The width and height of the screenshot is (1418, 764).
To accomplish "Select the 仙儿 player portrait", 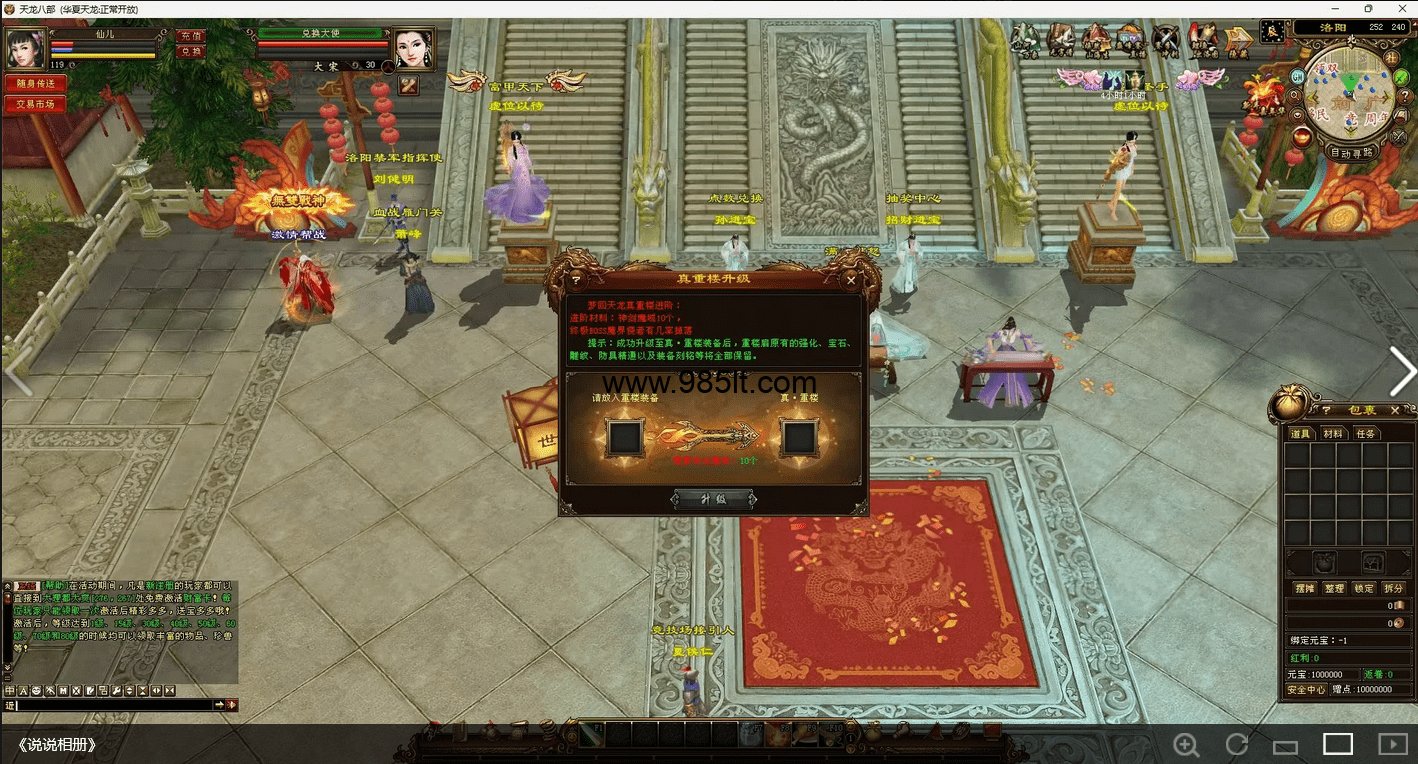I will point(24,47).
